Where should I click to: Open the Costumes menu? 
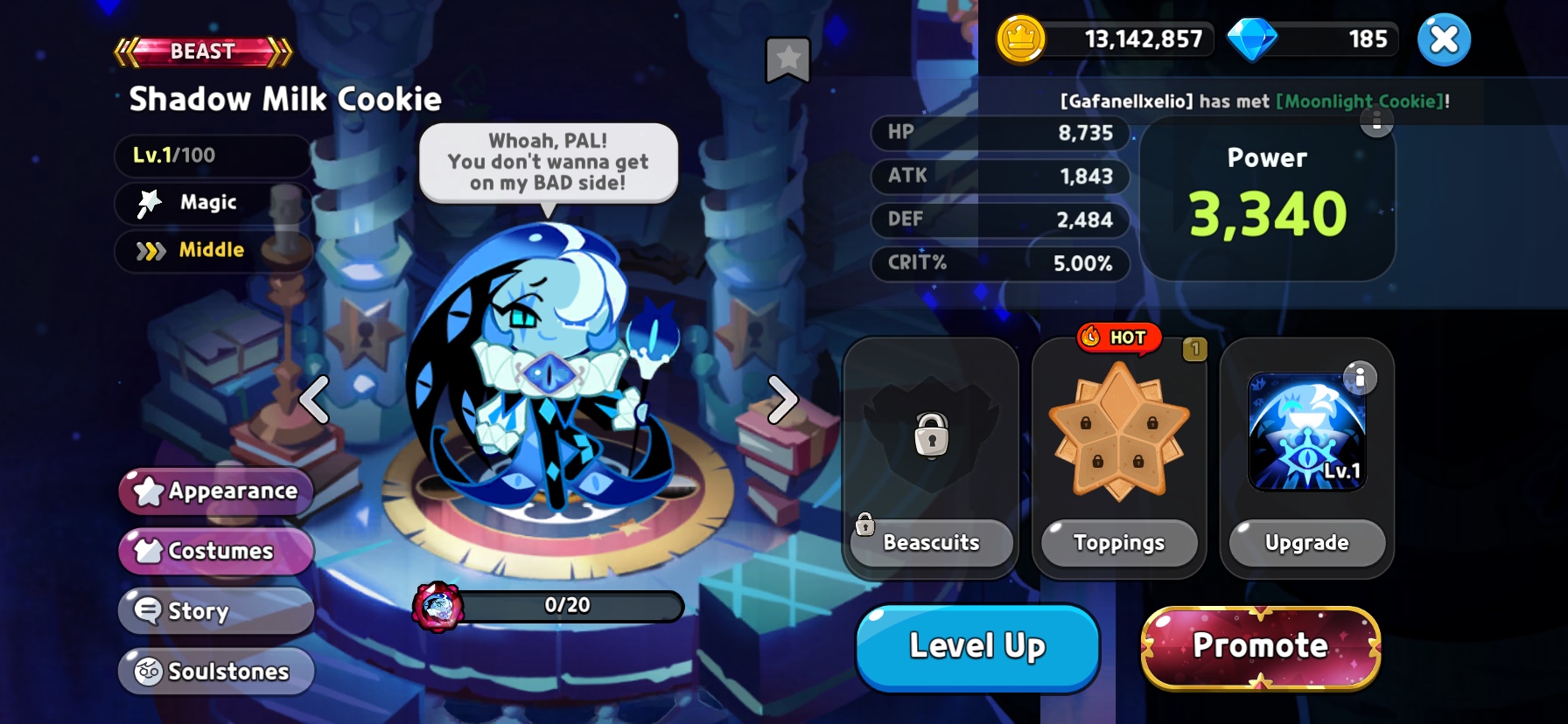tap(216, 551)
